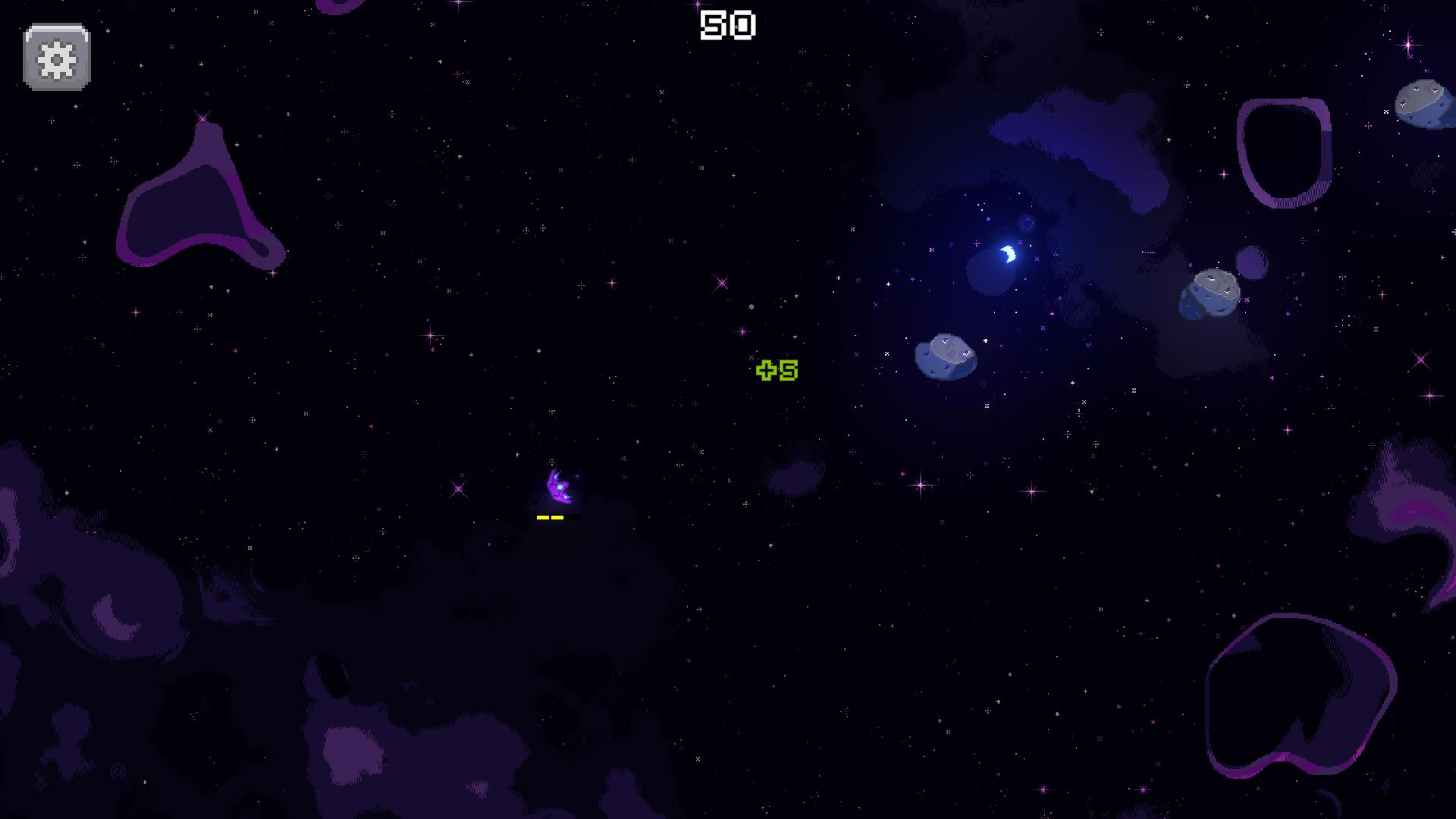The width and height of the screenshot is (1456, 819).
Task: Tap the green +5 score popup
Action: point(776,371)
